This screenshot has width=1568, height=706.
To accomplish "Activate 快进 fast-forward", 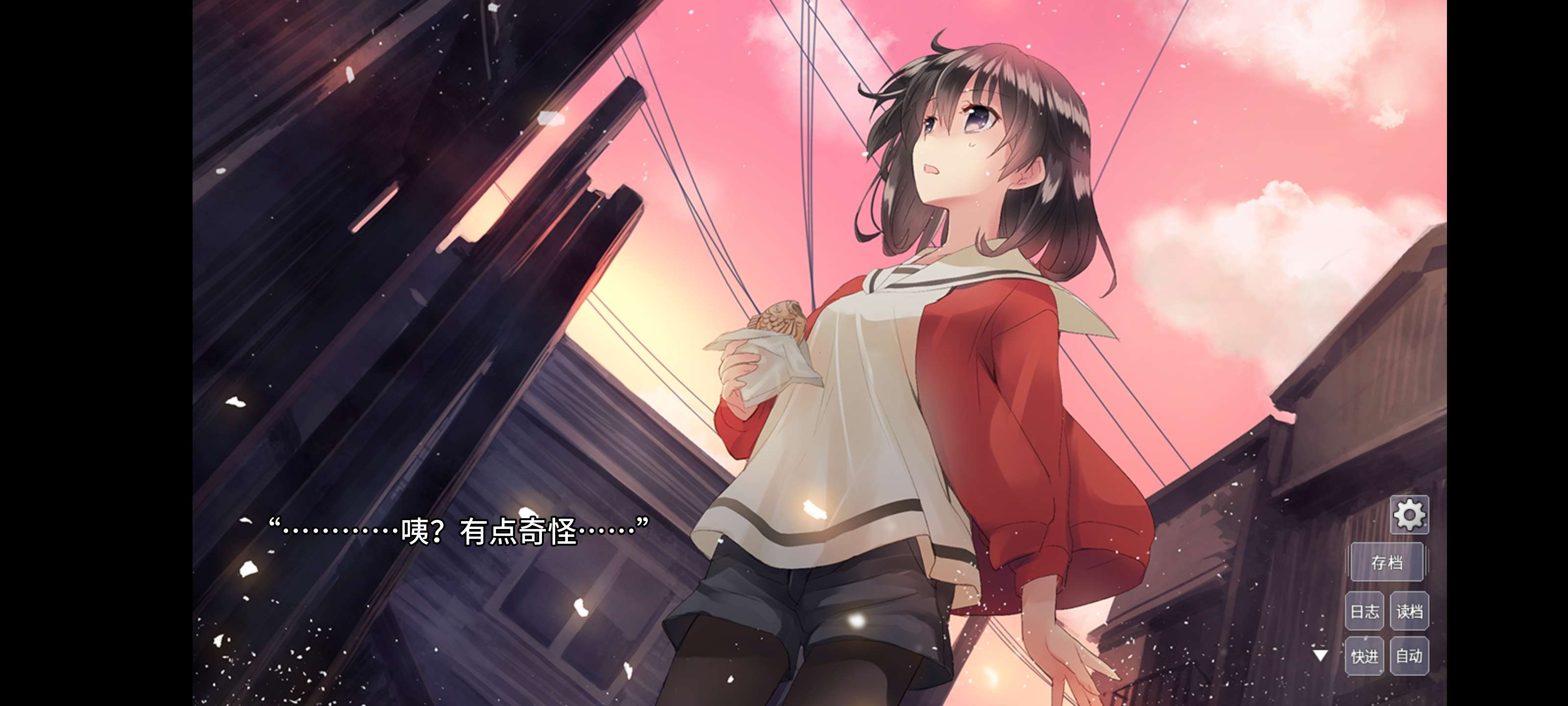I will 1364,656.
